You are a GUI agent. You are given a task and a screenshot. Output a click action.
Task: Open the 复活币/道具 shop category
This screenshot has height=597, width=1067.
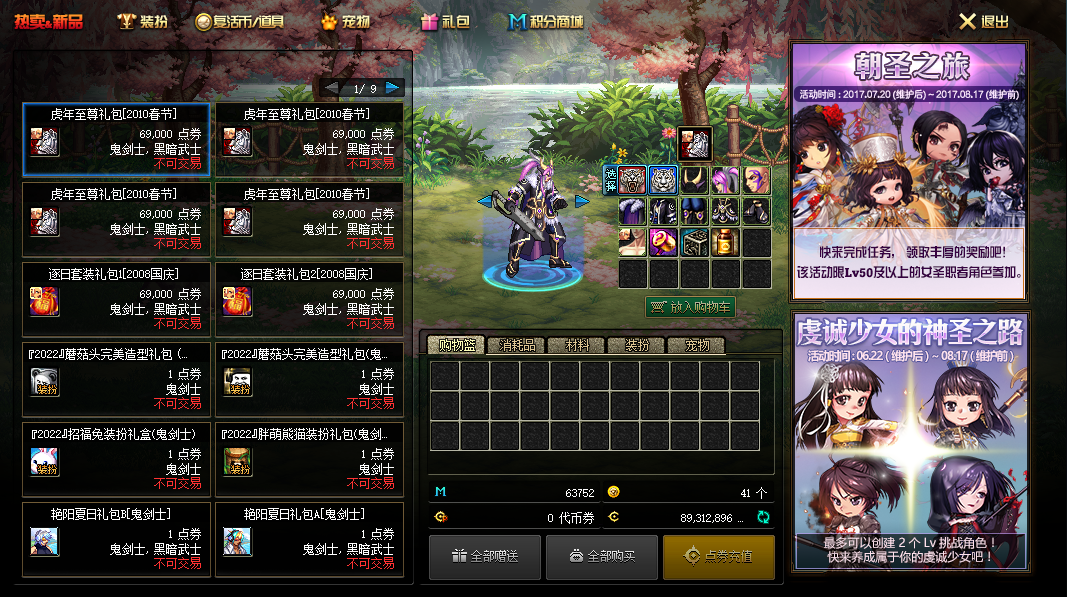pos(240,21)
